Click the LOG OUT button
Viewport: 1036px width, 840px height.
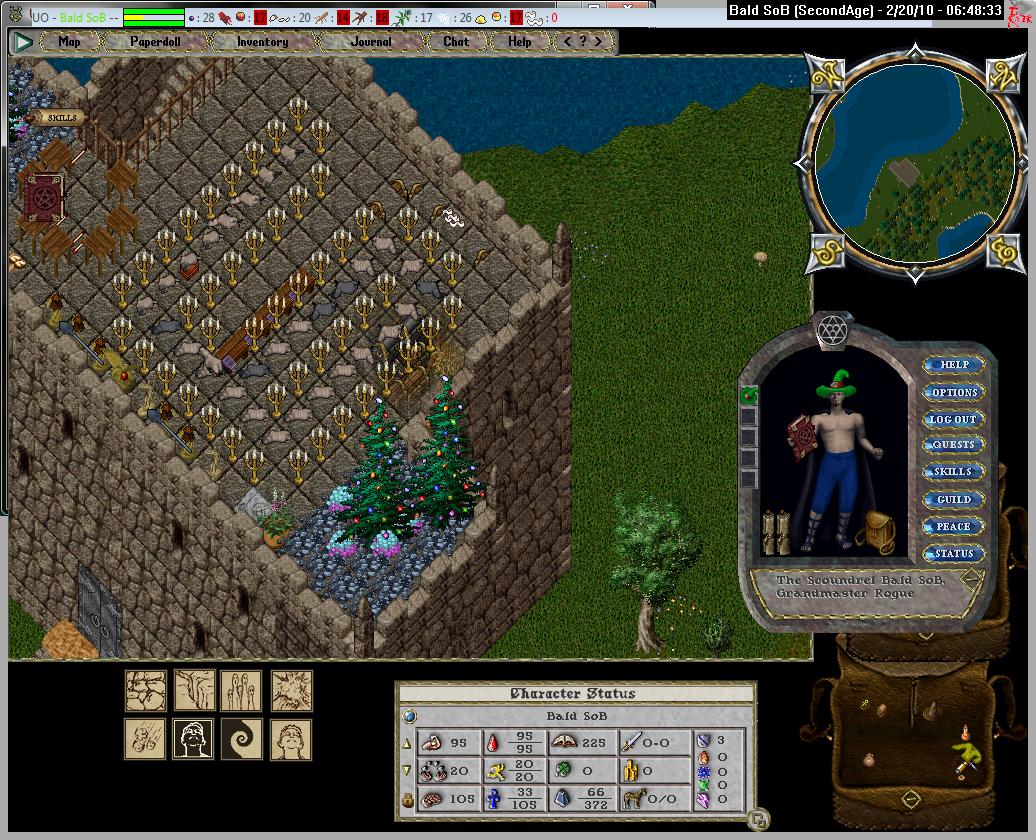click(953, 419)
